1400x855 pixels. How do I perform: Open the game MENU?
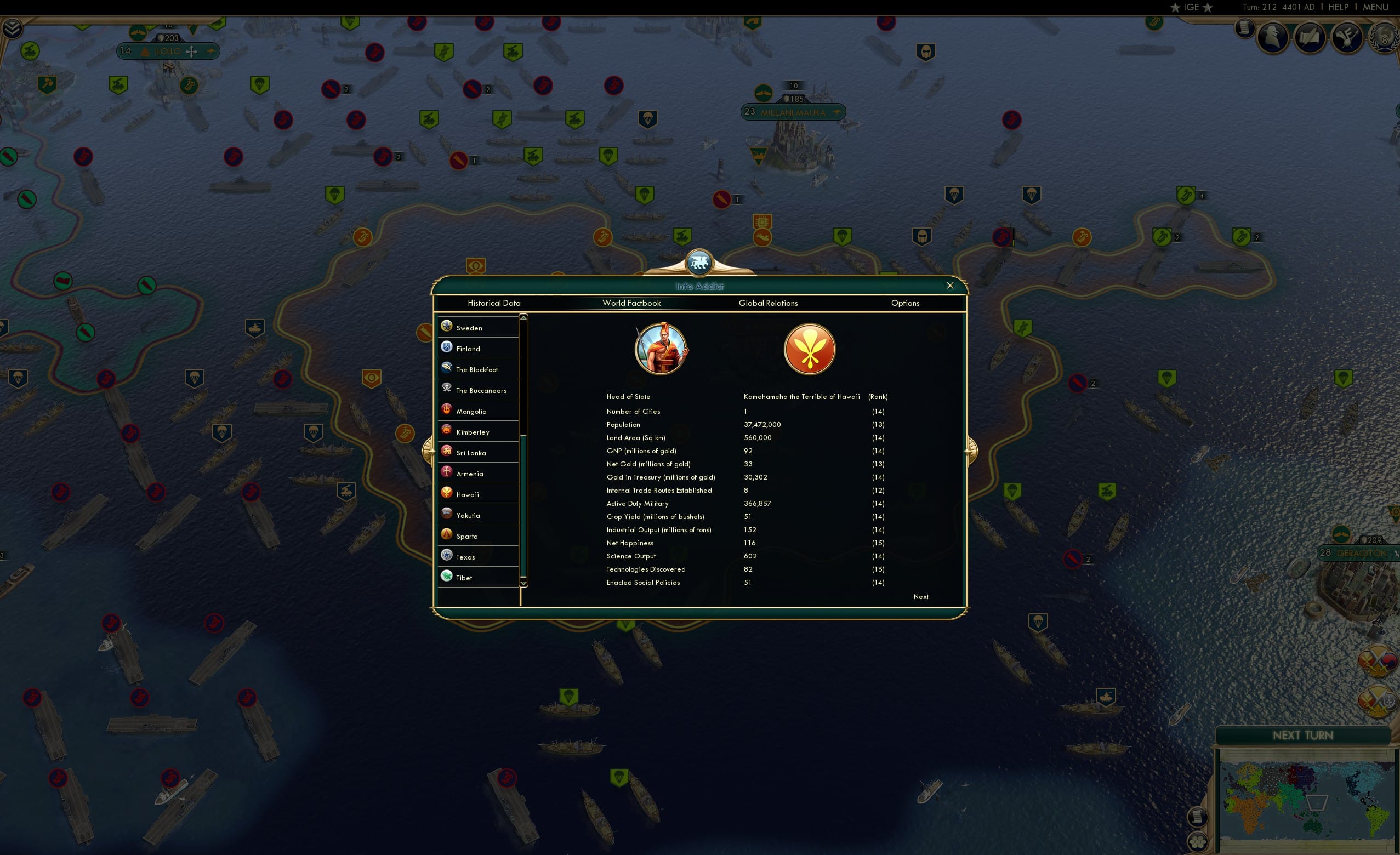[1375, 7]
